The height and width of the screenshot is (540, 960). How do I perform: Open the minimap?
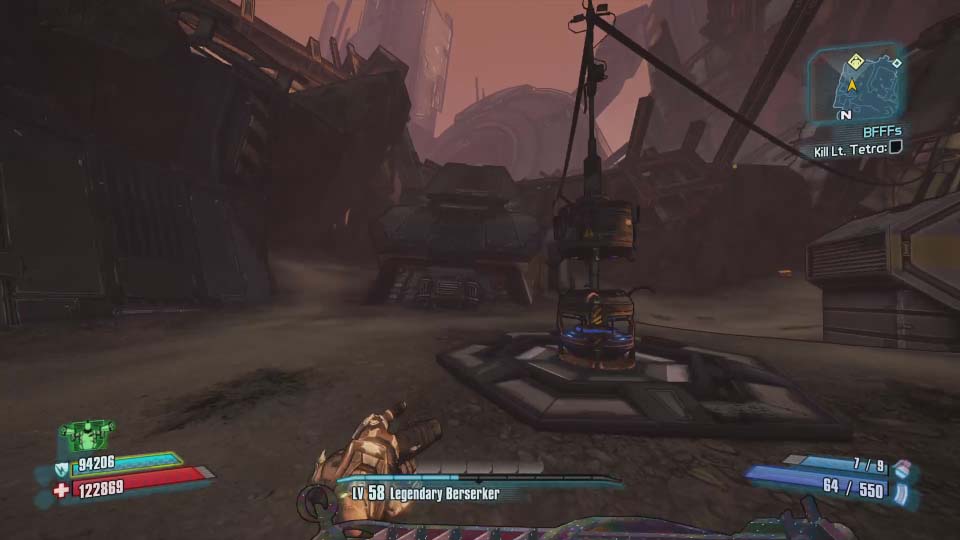(856, 87)
